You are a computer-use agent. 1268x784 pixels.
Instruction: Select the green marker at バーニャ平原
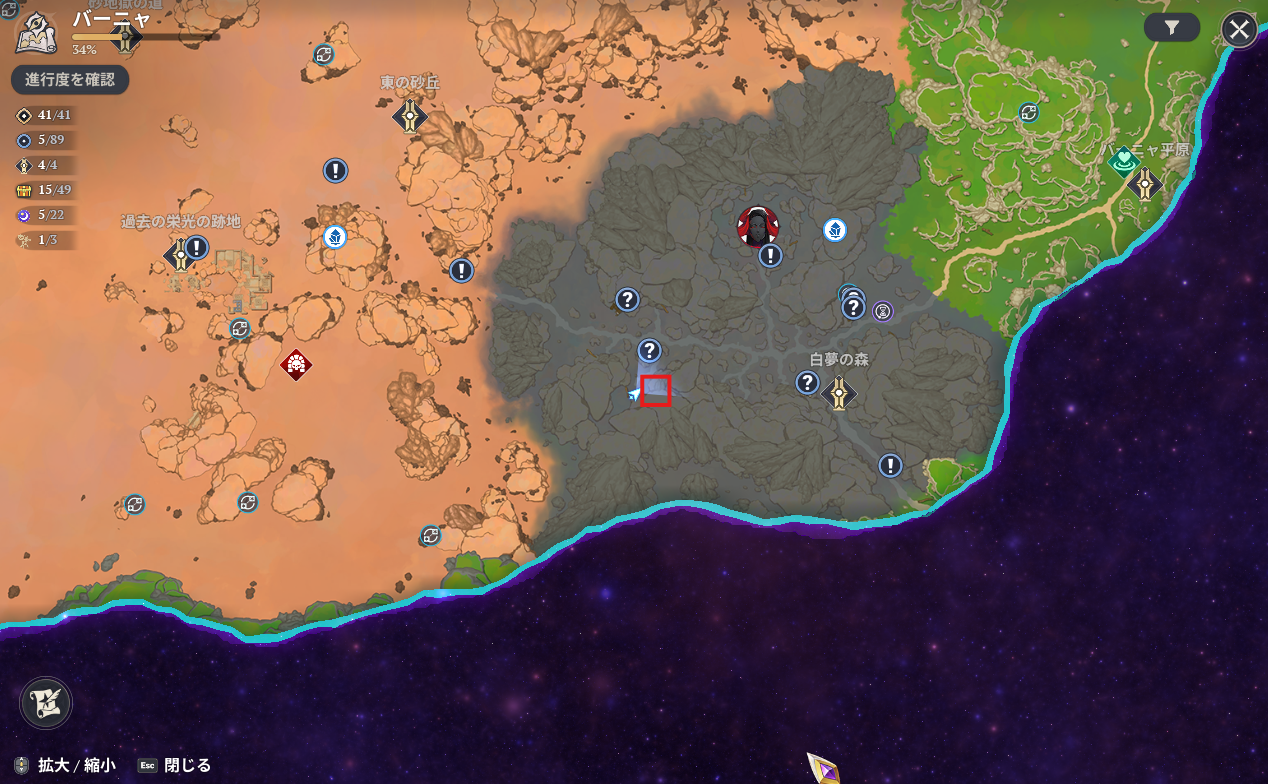[x=1124, y=160]
